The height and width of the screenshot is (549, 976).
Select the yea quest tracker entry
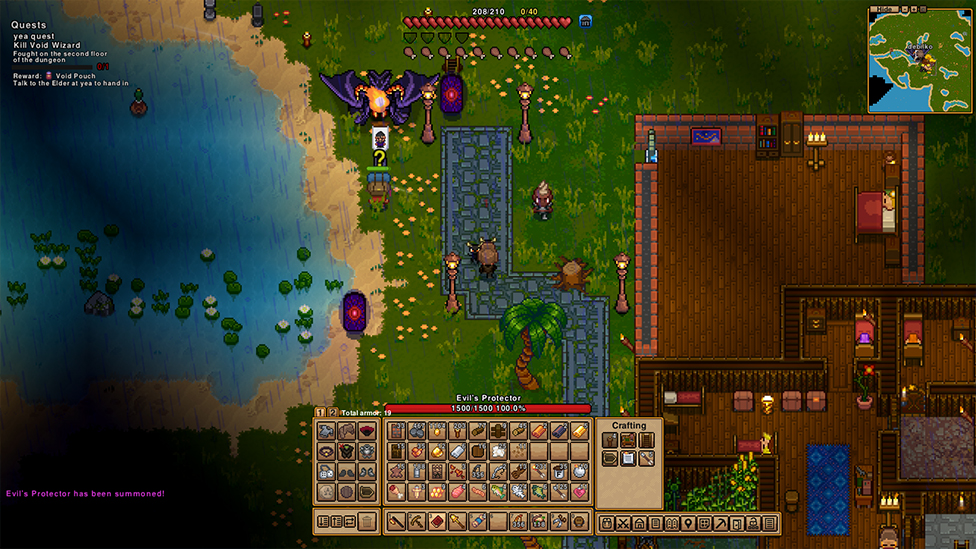click(x=33, y=36)
